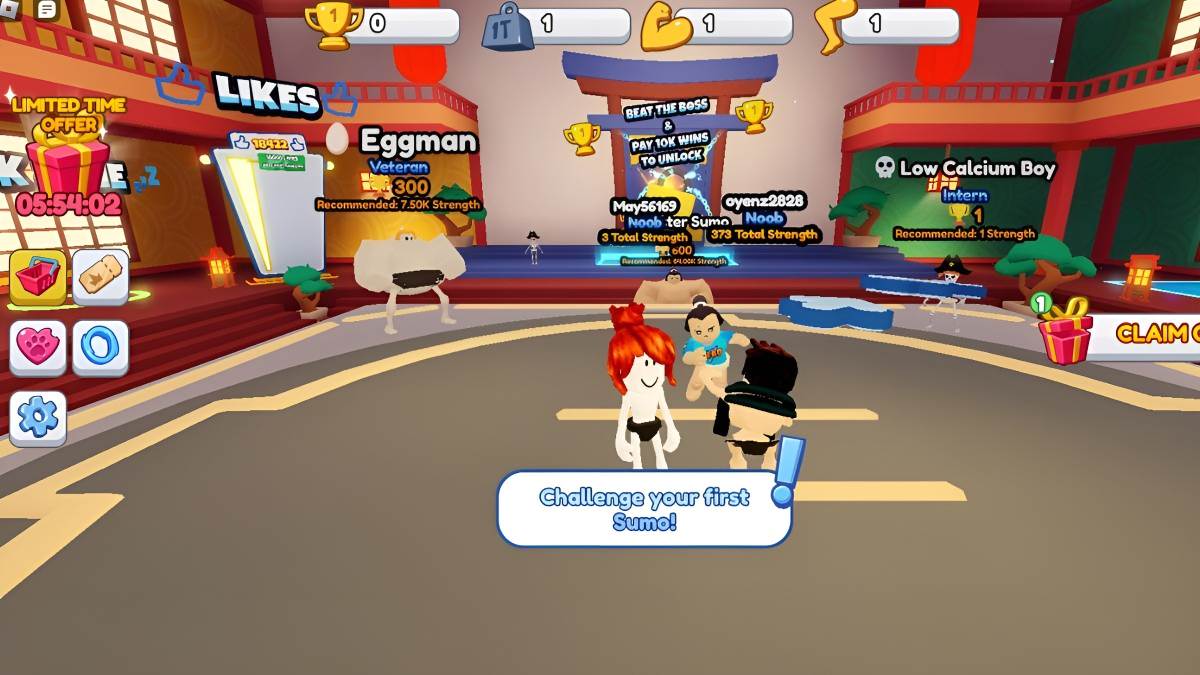Screen dimensions: 1200x675
Task: Open the gear settings menu
Action: 38,417
